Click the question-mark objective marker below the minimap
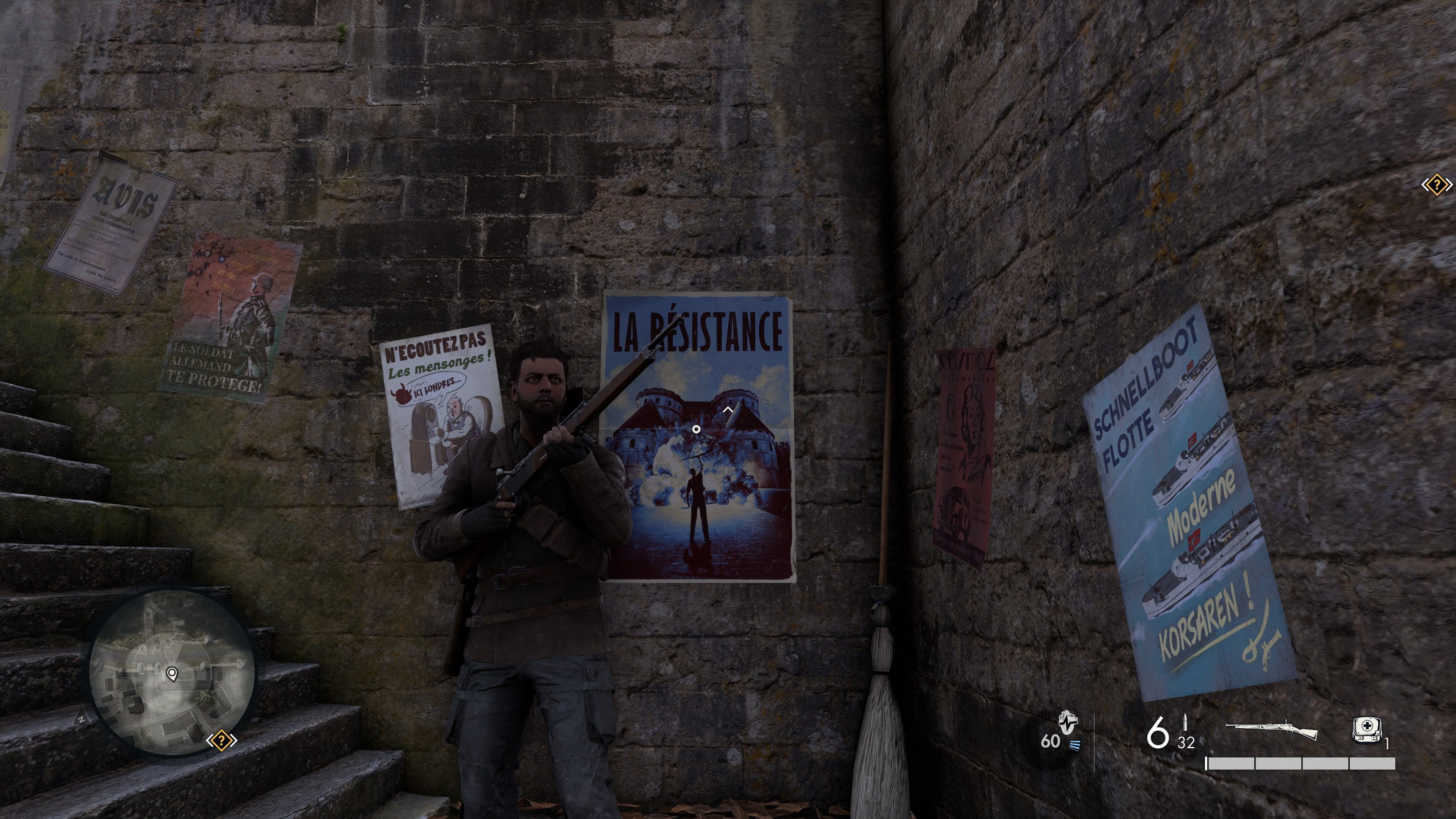Screen dimensions: 1456x819 221,741
